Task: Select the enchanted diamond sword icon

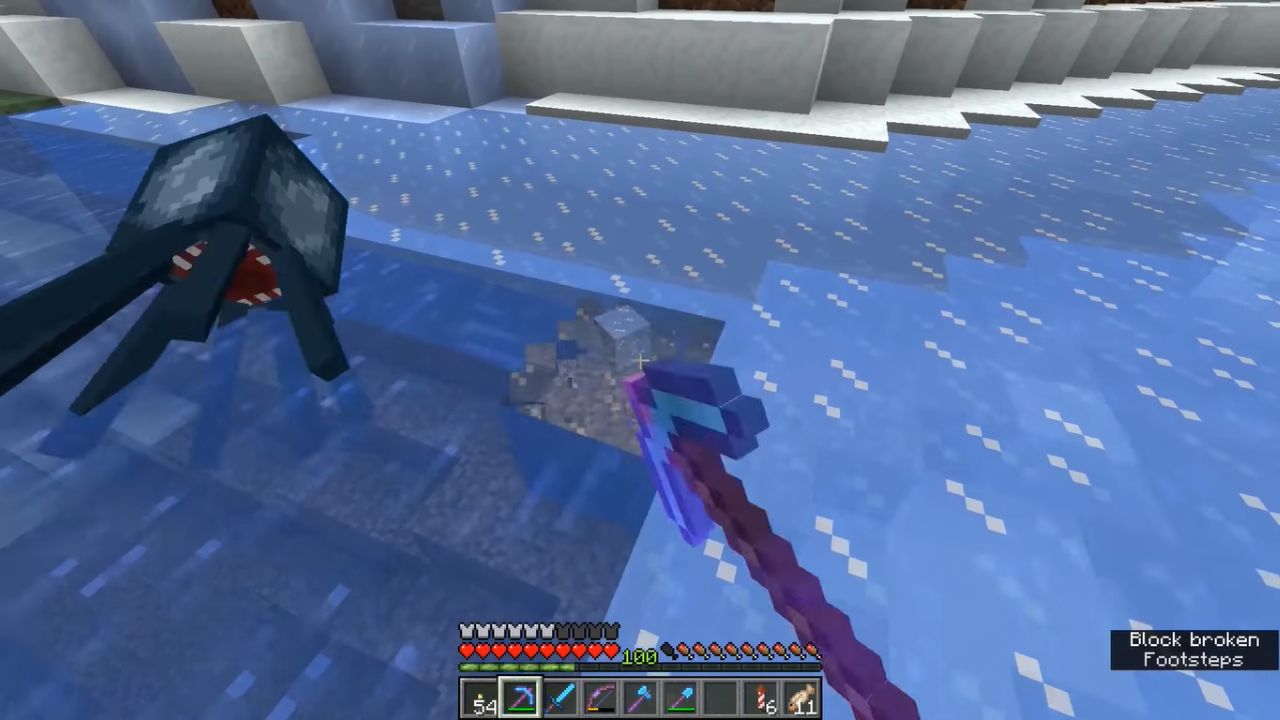Action: [x=561, y=697]
